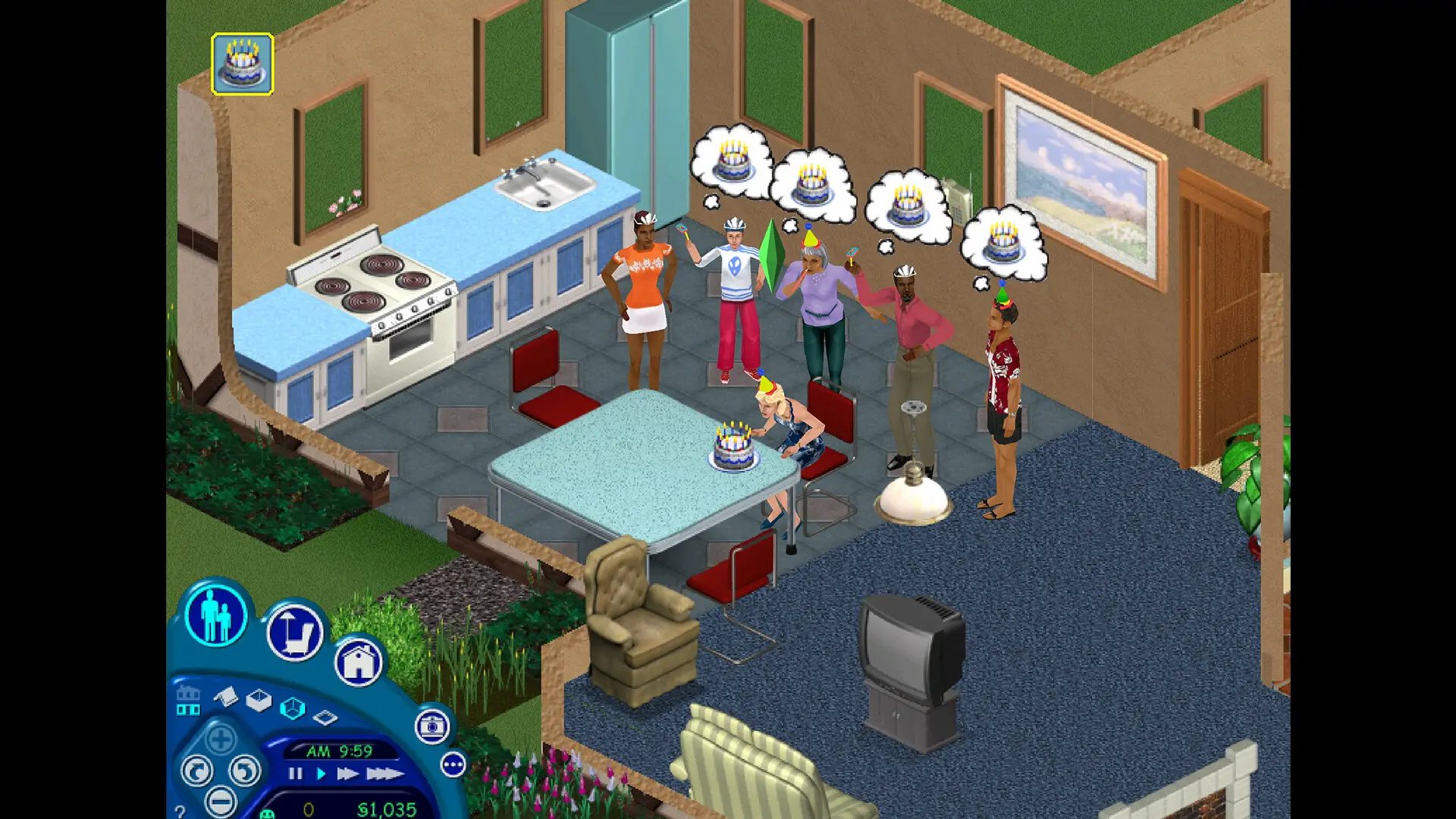Pause the game clock
The image size is (1456, 819).
295,773
